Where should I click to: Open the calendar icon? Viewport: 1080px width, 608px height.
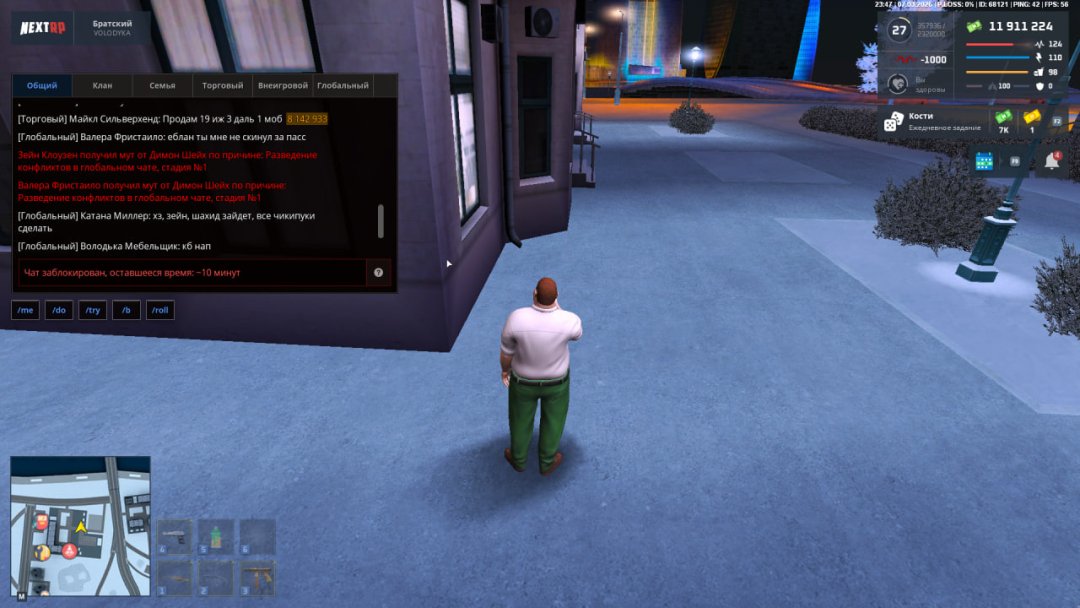point(984,161)
